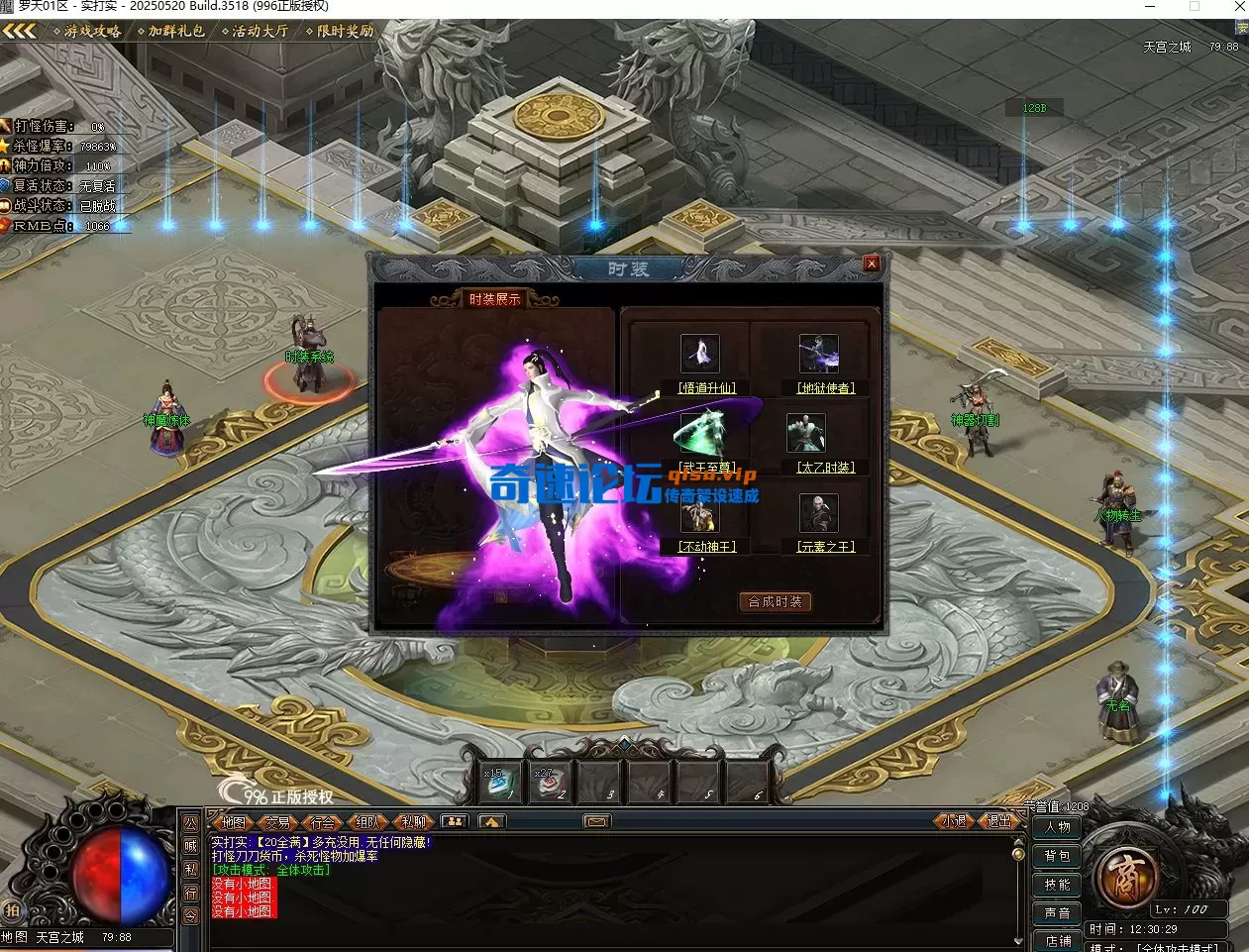Open the 交易 trade button

[278, 822]
